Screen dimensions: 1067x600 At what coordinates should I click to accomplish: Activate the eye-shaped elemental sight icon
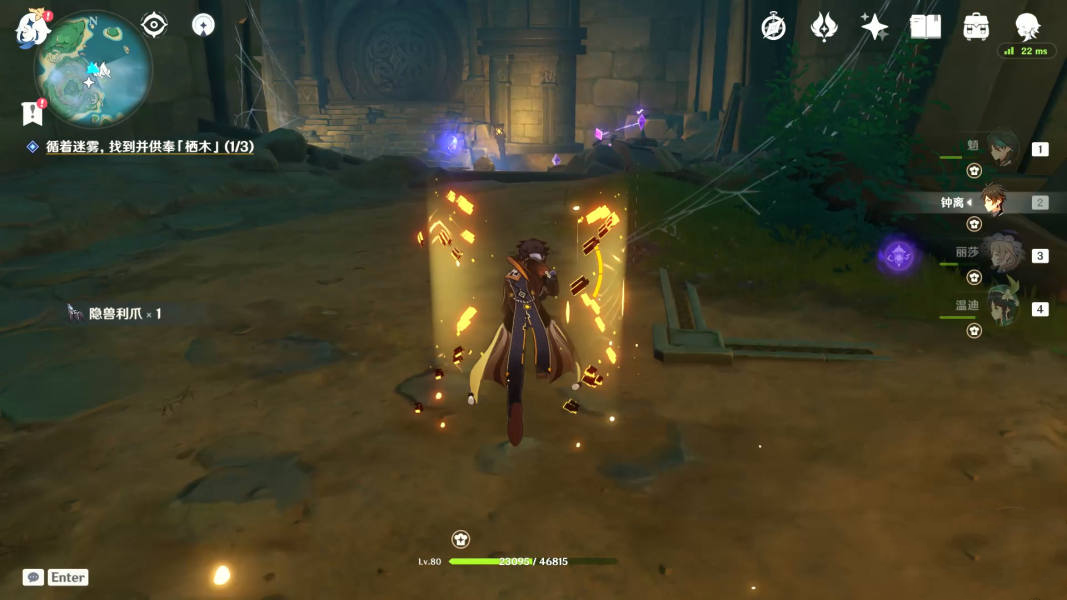point(154,24)
